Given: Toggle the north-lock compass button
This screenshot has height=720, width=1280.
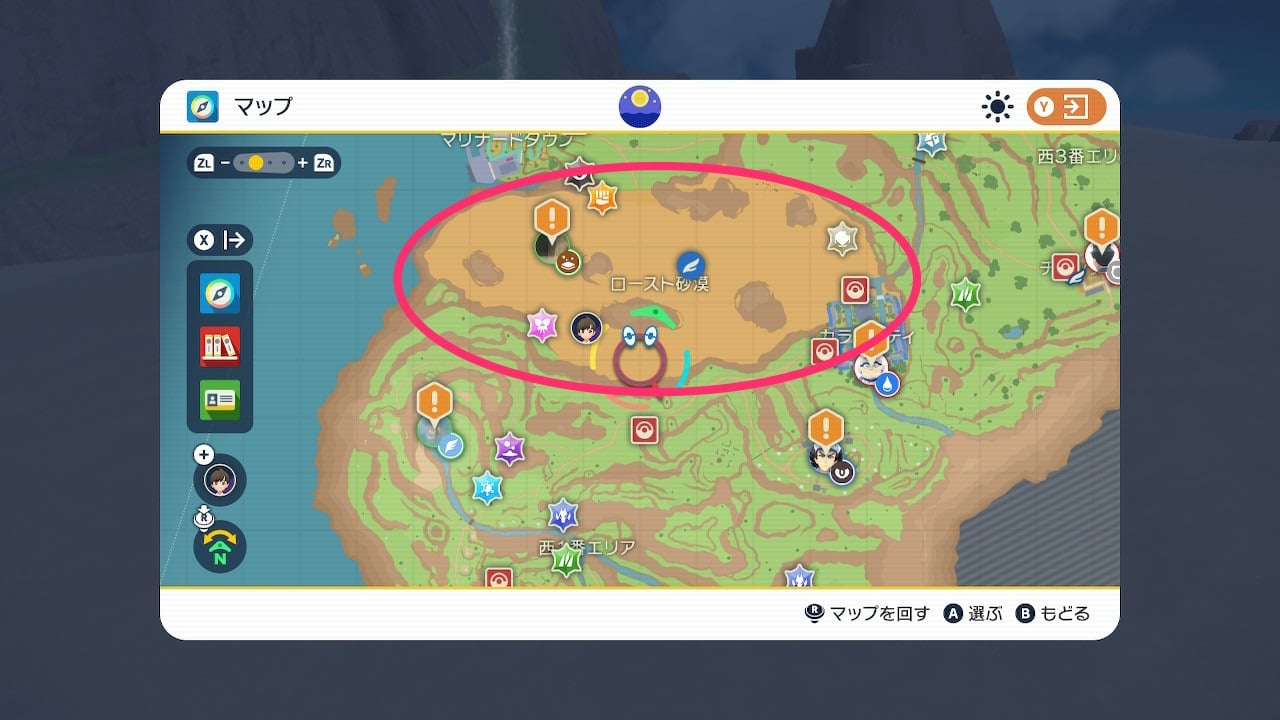Looking at the screenshot, I should (220, 547).
